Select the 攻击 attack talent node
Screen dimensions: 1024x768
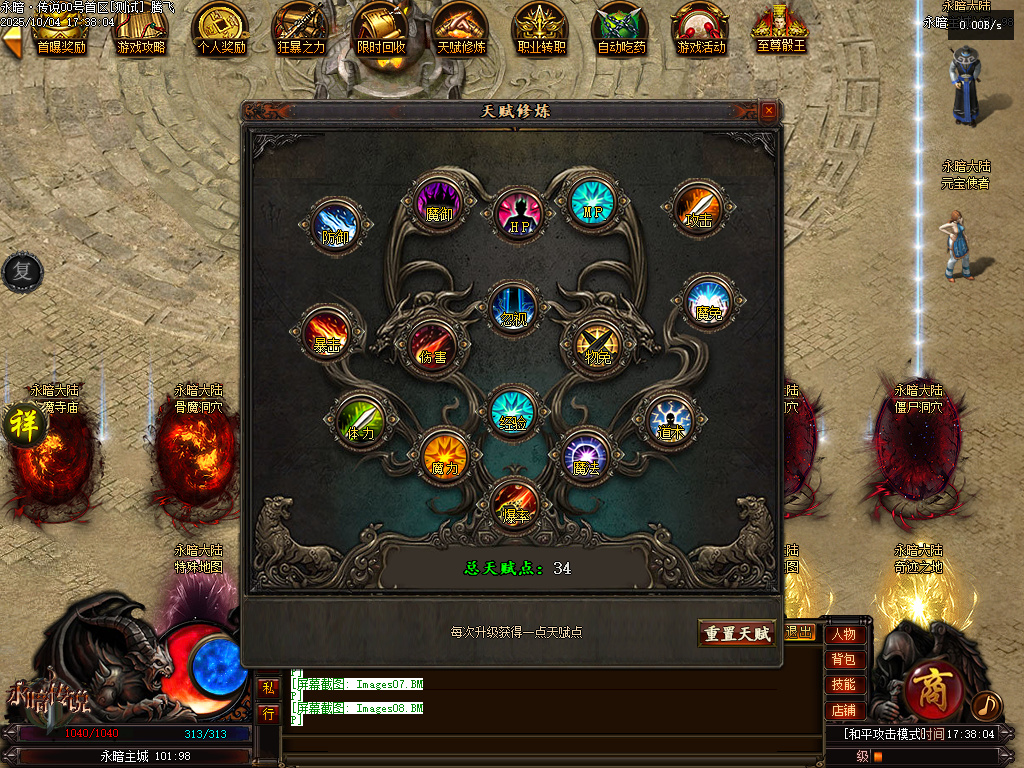point(697,207)
